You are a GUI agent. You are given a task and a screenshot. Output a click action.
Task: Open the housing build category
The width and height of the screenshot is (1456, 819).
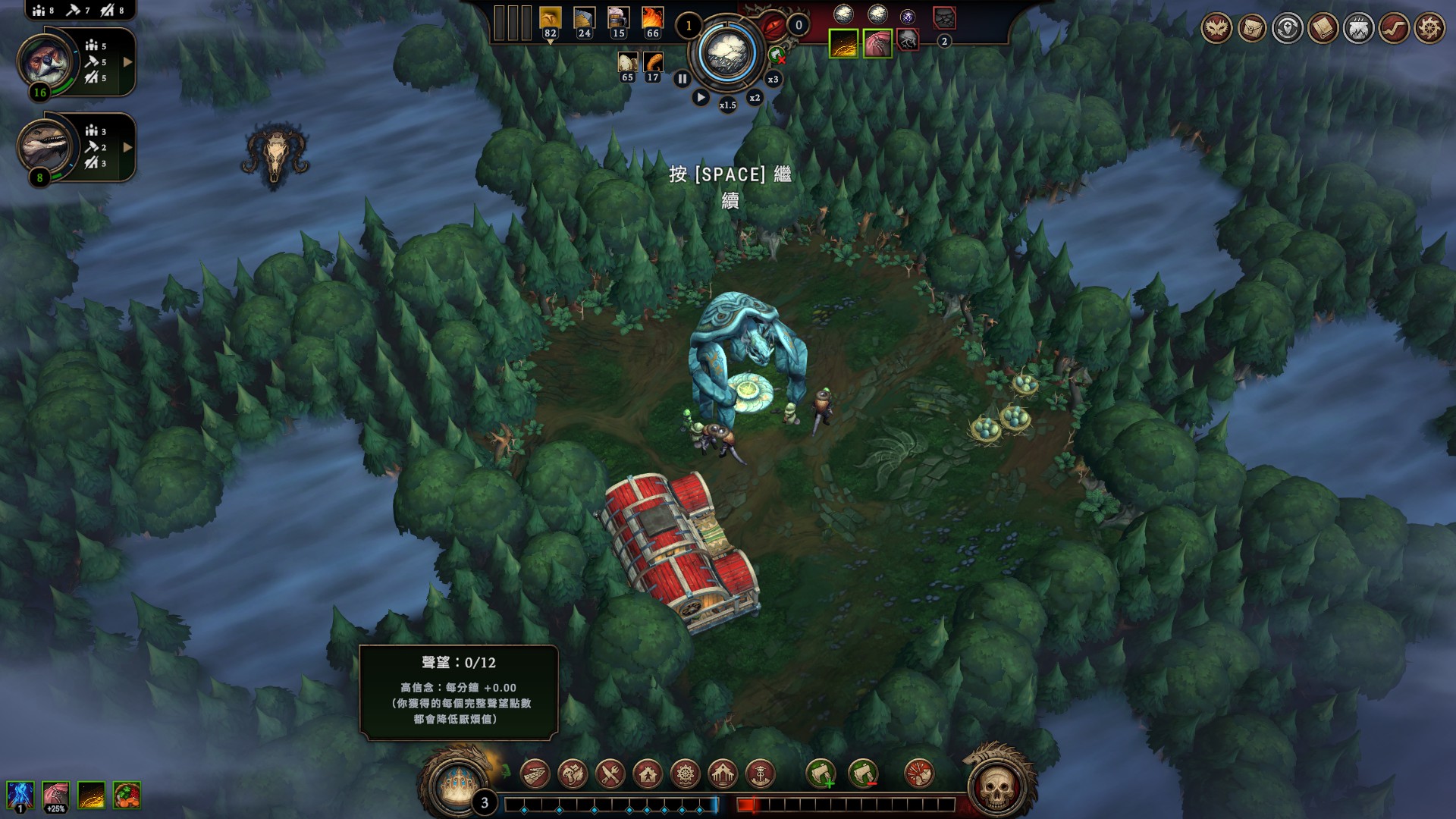tap(648, 774)
